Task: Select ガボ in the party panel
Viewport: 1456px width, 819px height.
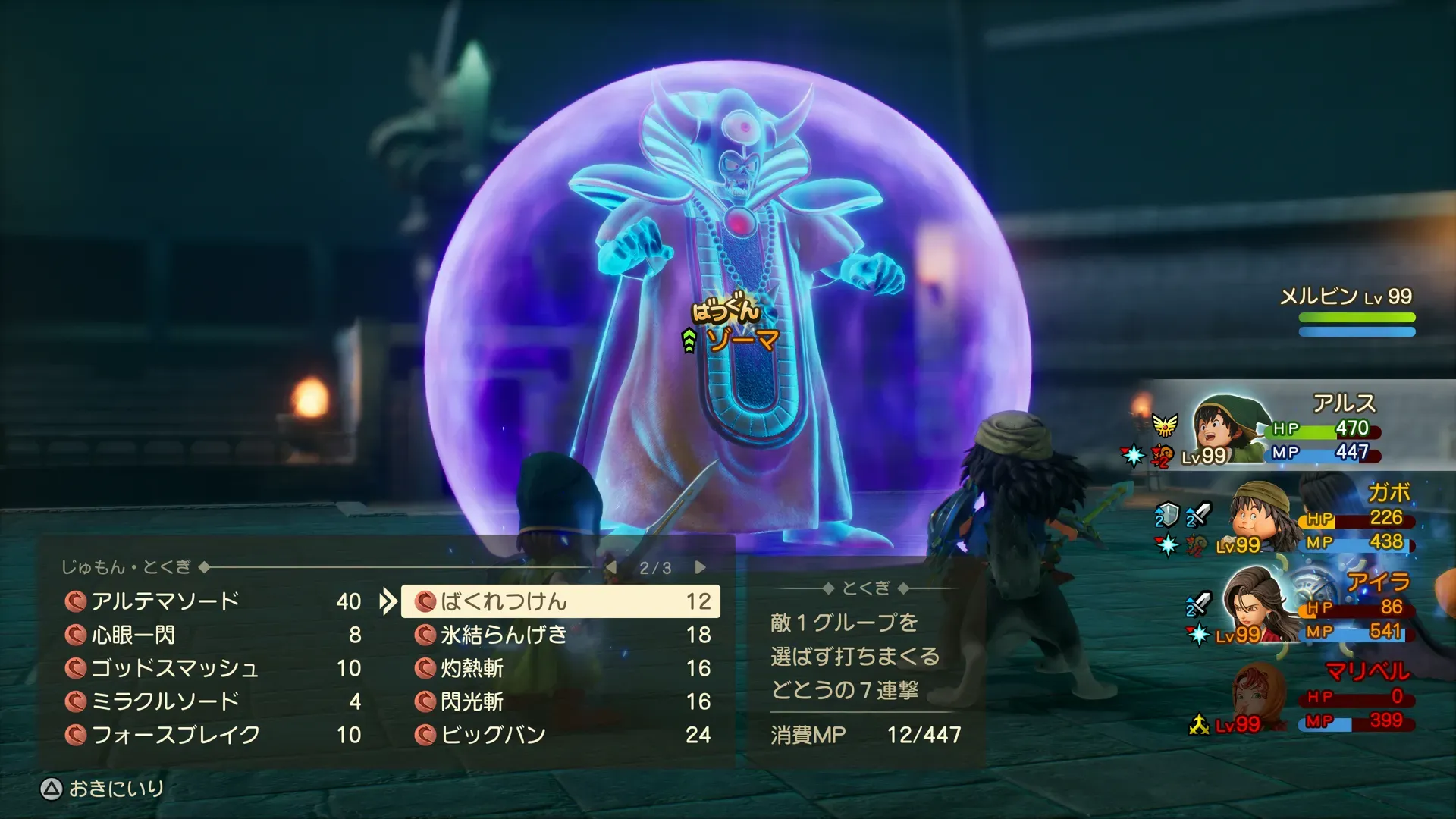Action: click(1319, 518)
